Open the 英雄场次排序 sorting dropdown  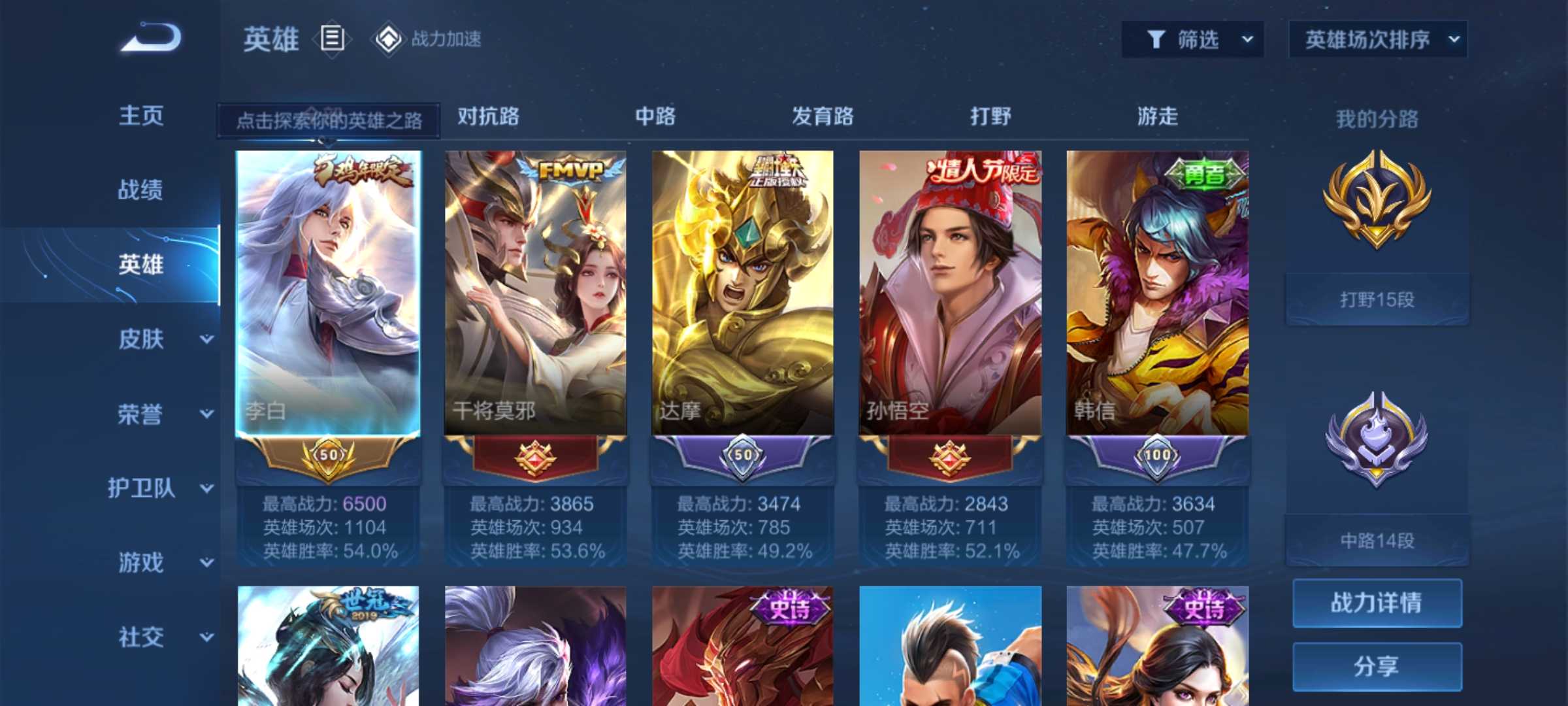pyautogui.click(x=1379, y=39)
